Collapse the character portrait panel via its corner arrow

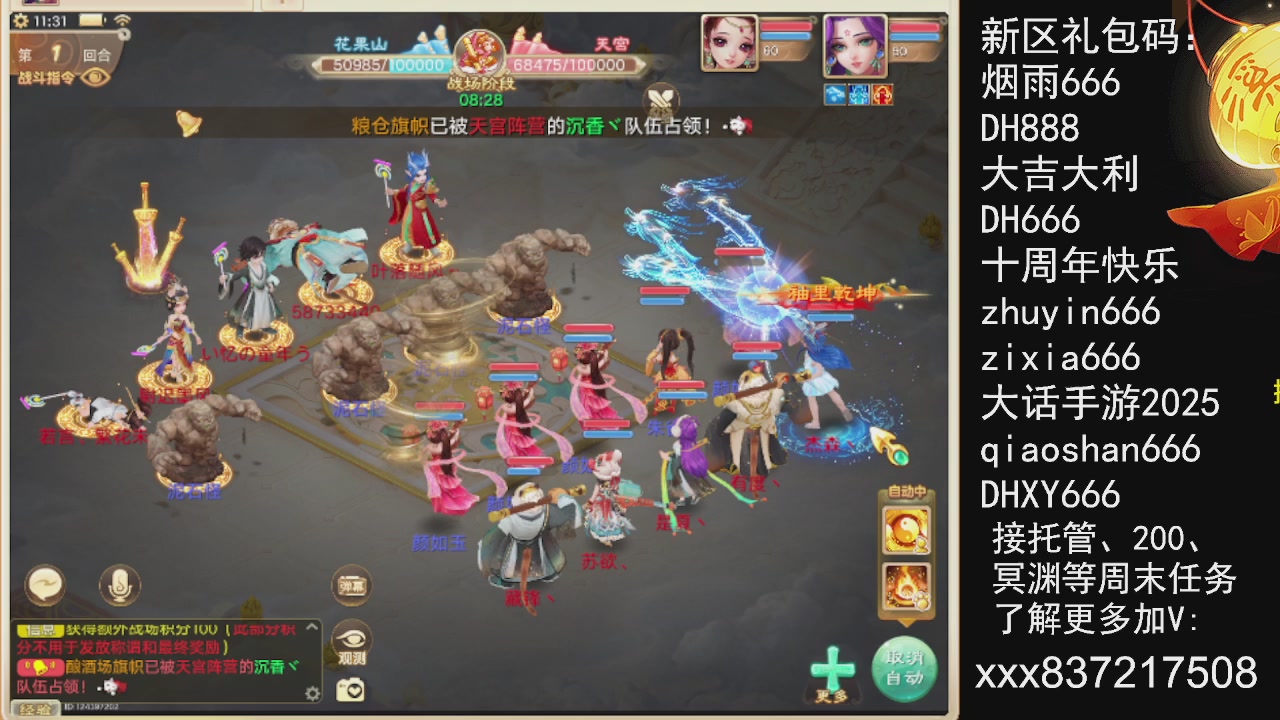point(944,20)
